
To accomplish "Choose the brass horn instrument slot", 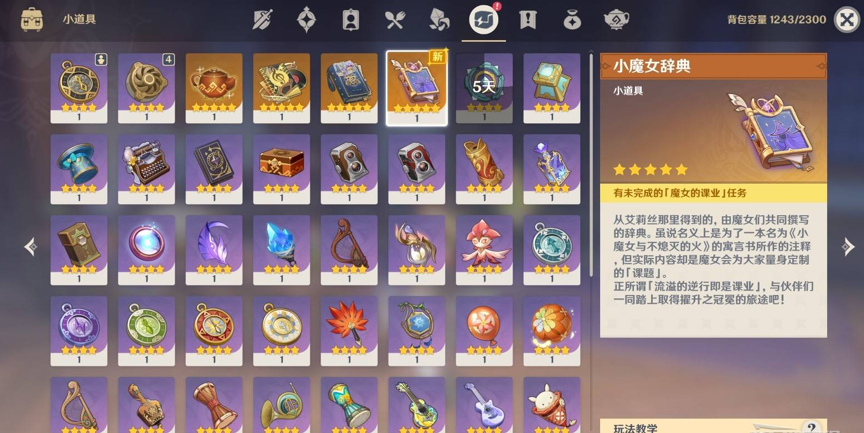I will (x=281, y=404).
